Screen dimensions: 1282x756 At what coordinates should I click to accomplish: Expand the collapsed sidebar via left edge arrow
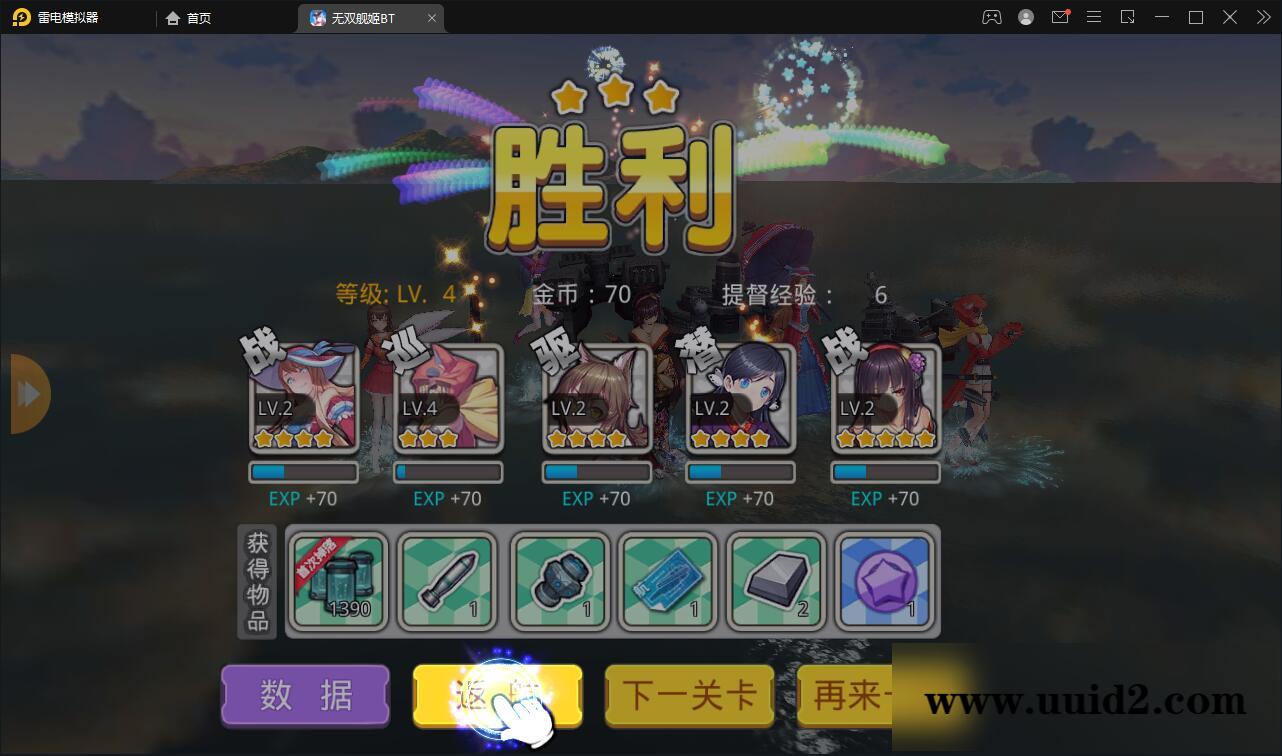pos(27,393)
